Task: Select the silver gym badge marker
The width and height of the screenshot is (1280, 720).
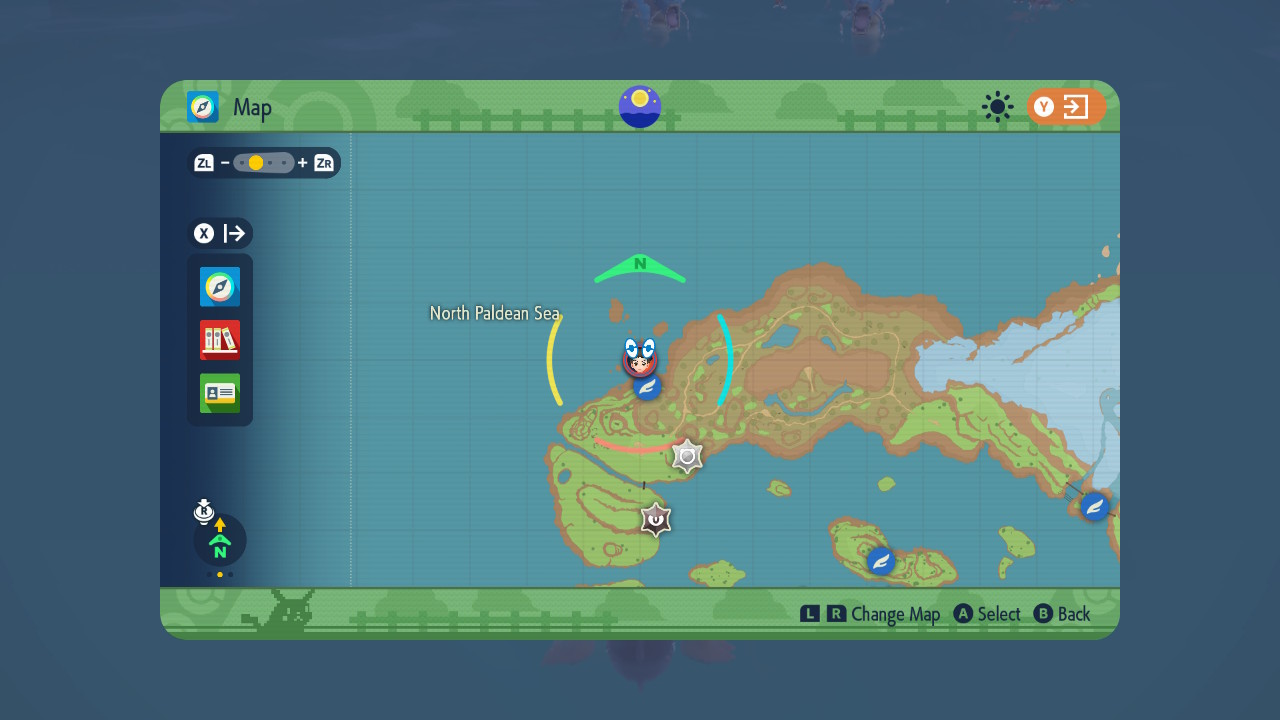Action: pos(686,456)
